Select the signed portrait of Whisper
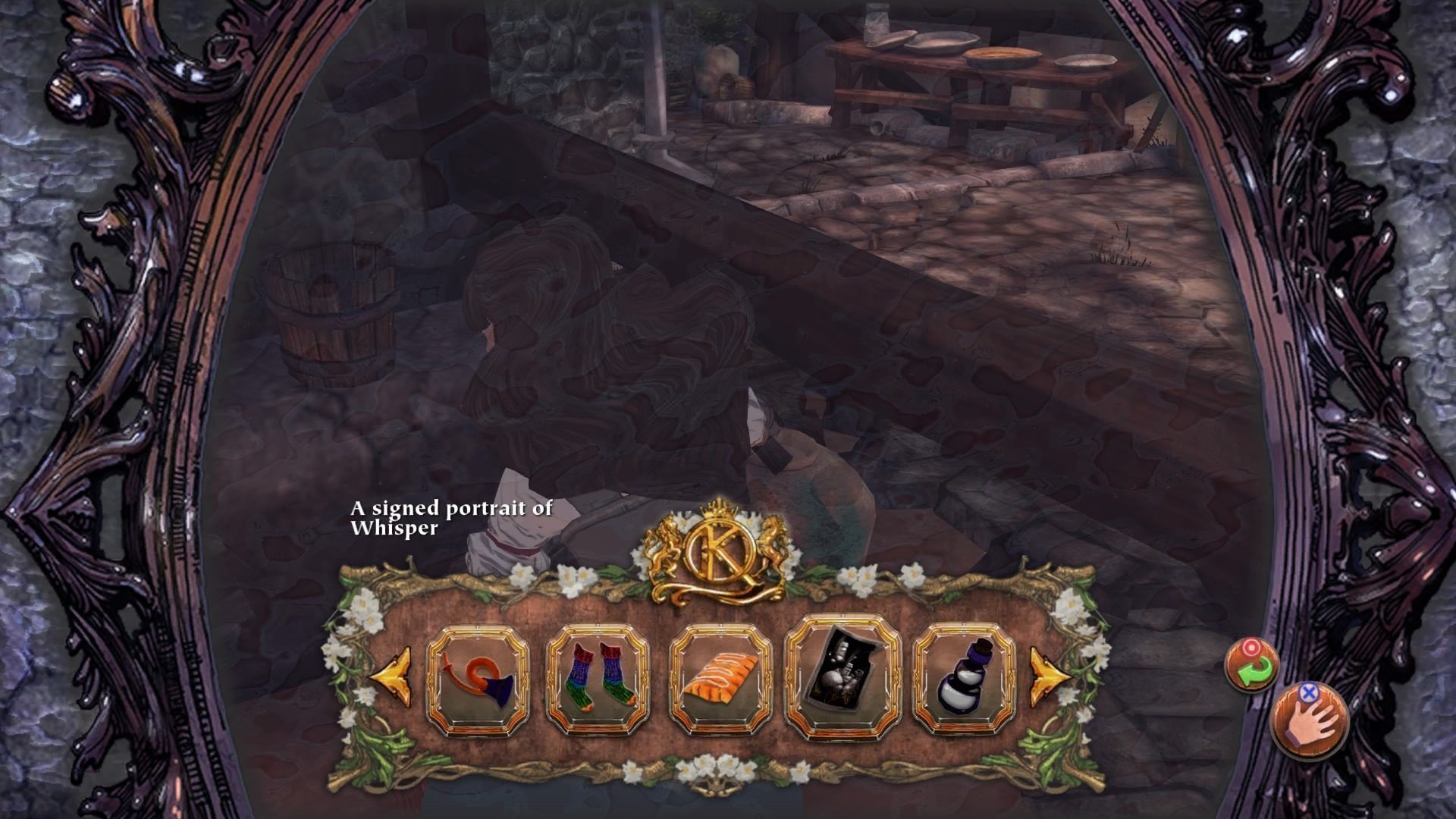1456x819 pixels. (842, 677)
